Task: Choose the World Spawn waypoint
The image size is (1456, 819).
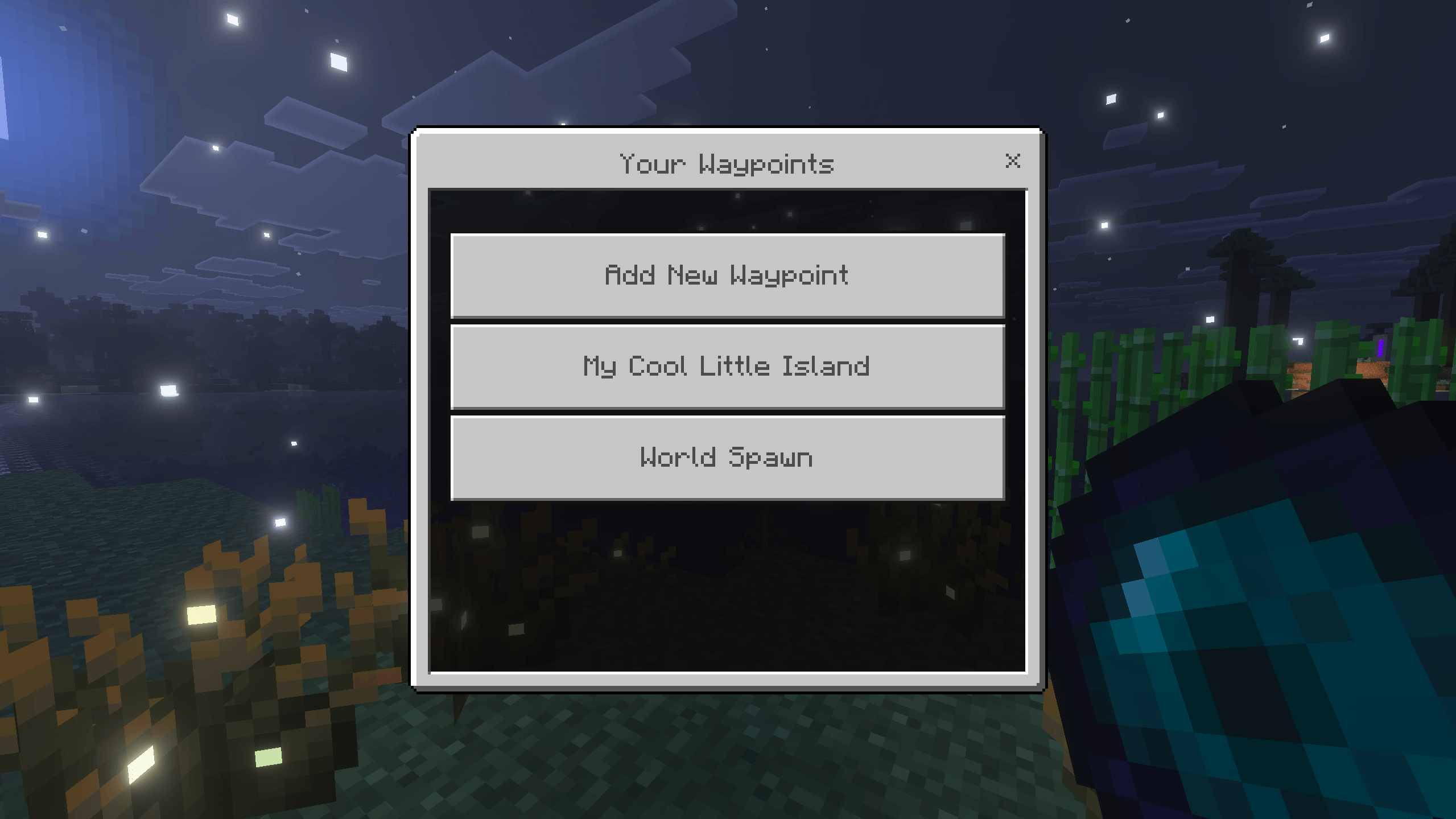Action: click(727, 457)
